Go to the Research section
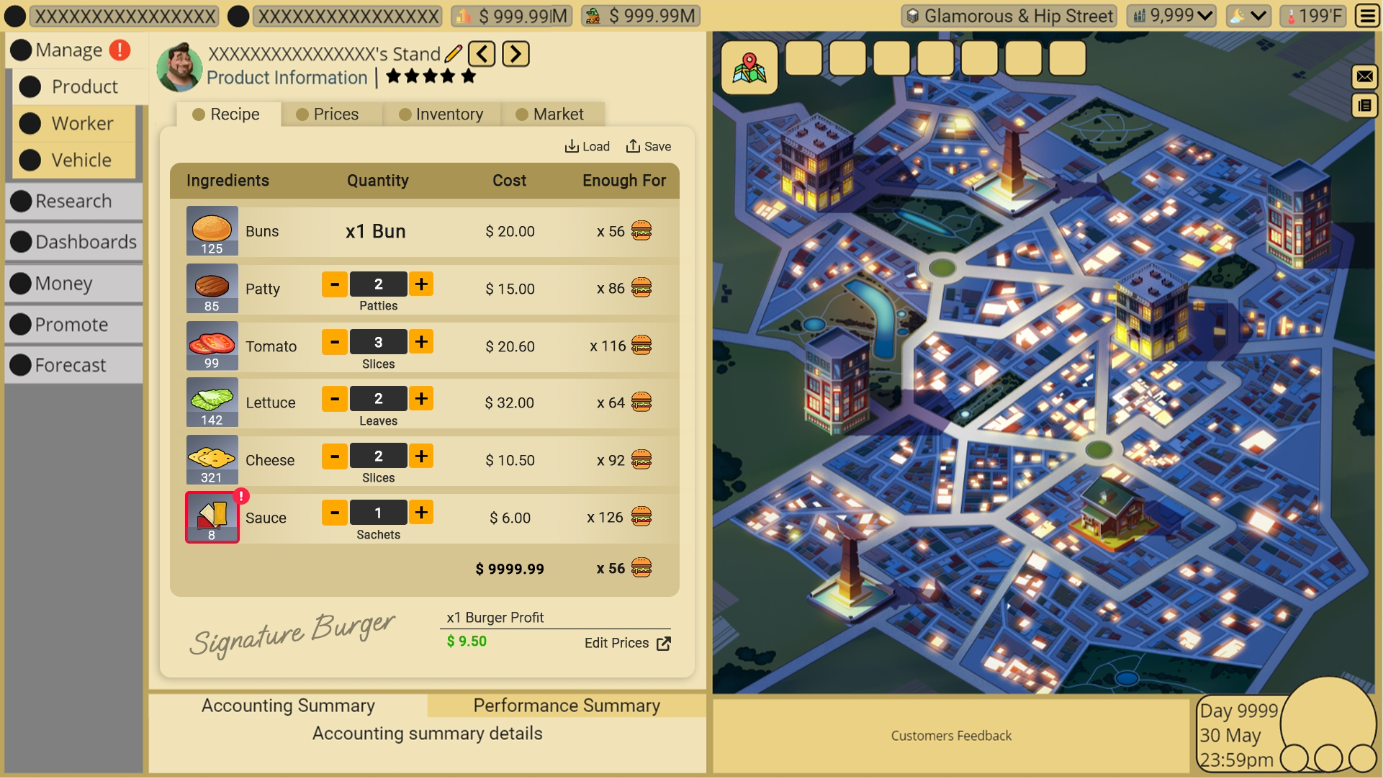The width and height of the screenshot is (1383, 778). click(73, 201)
